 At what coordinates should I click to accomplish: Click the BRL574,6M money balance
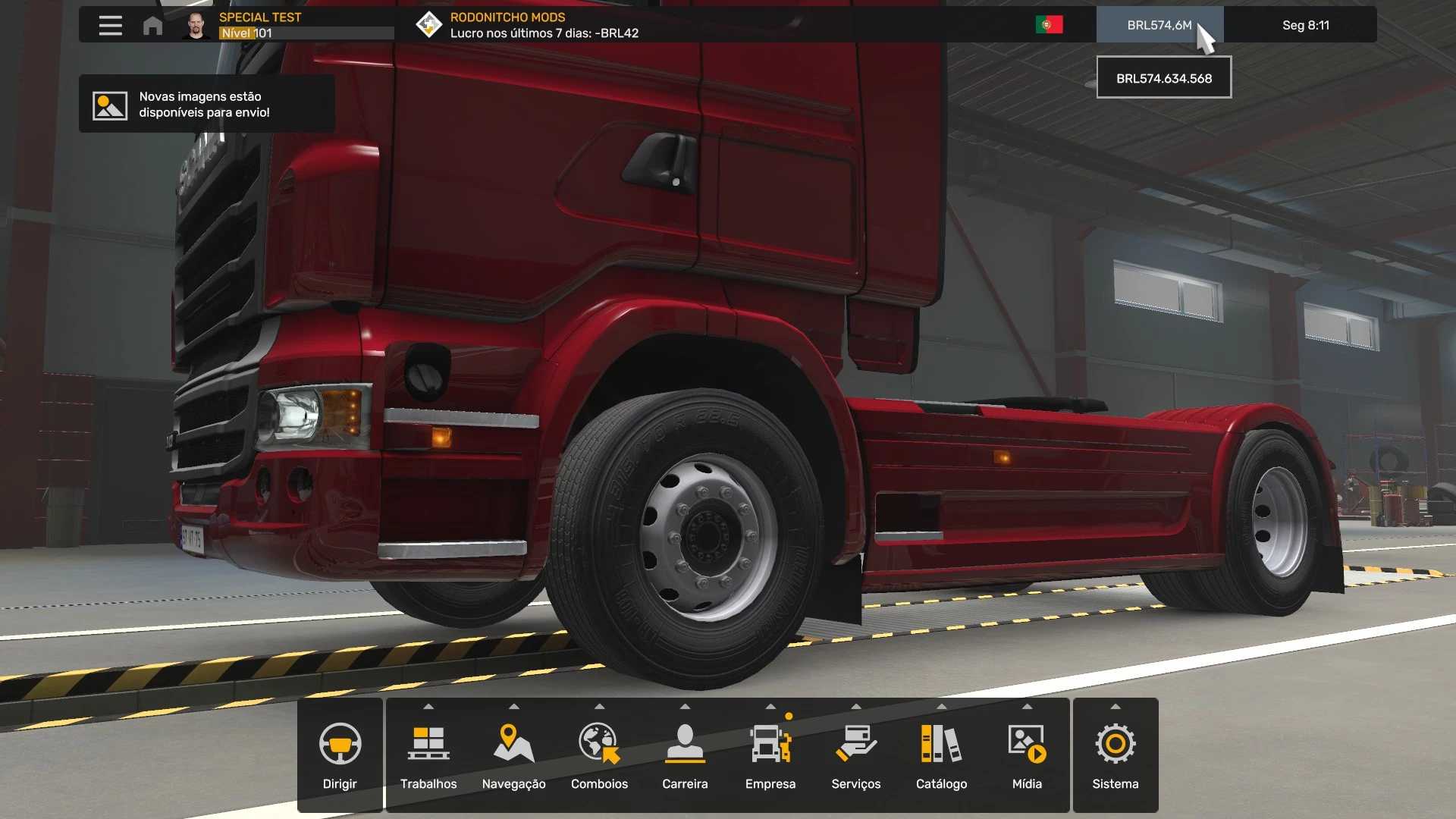point(1159,25)
